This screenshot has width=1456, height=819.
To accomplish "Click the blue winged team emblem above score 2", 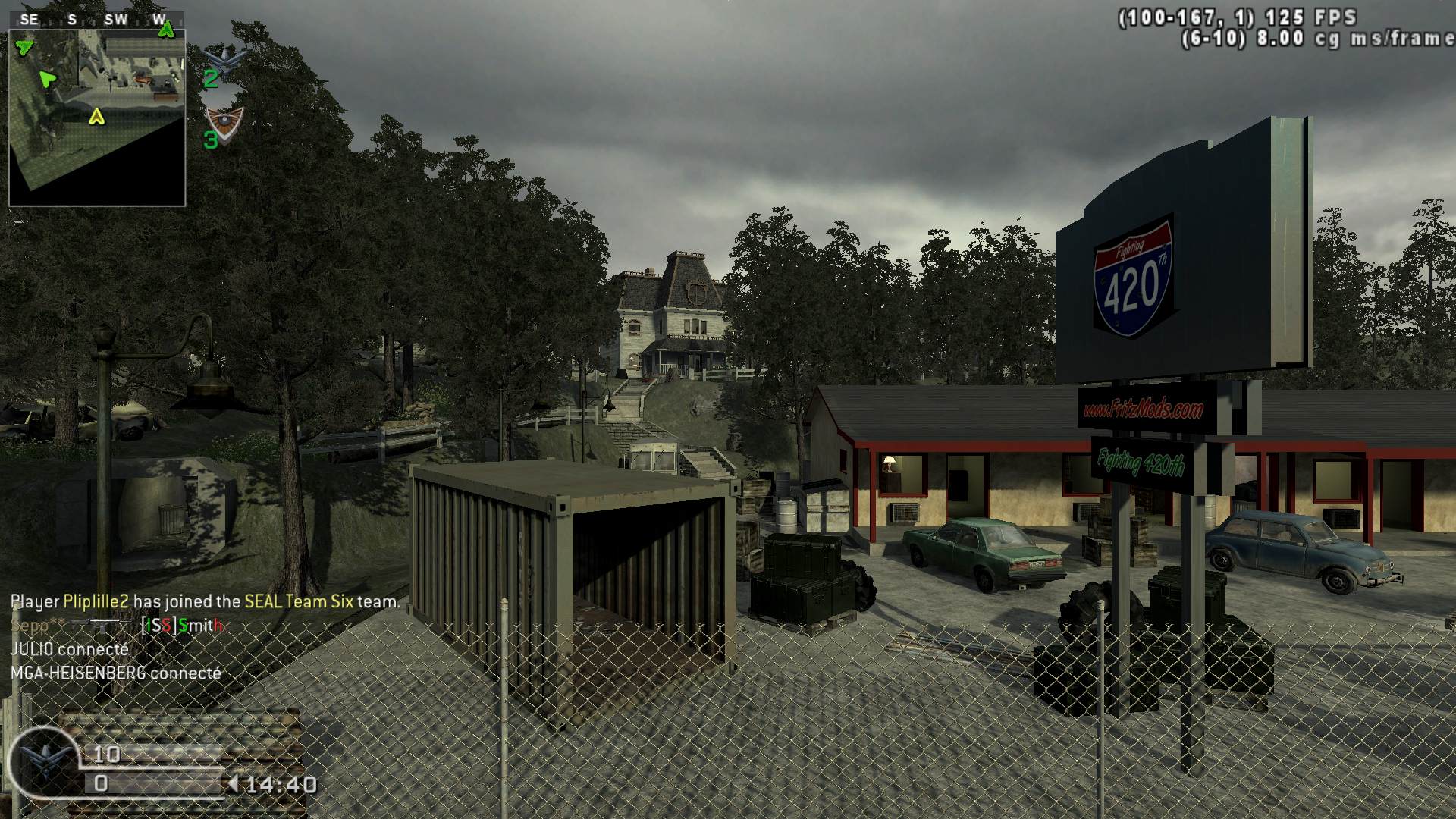I will pos(227,57).
